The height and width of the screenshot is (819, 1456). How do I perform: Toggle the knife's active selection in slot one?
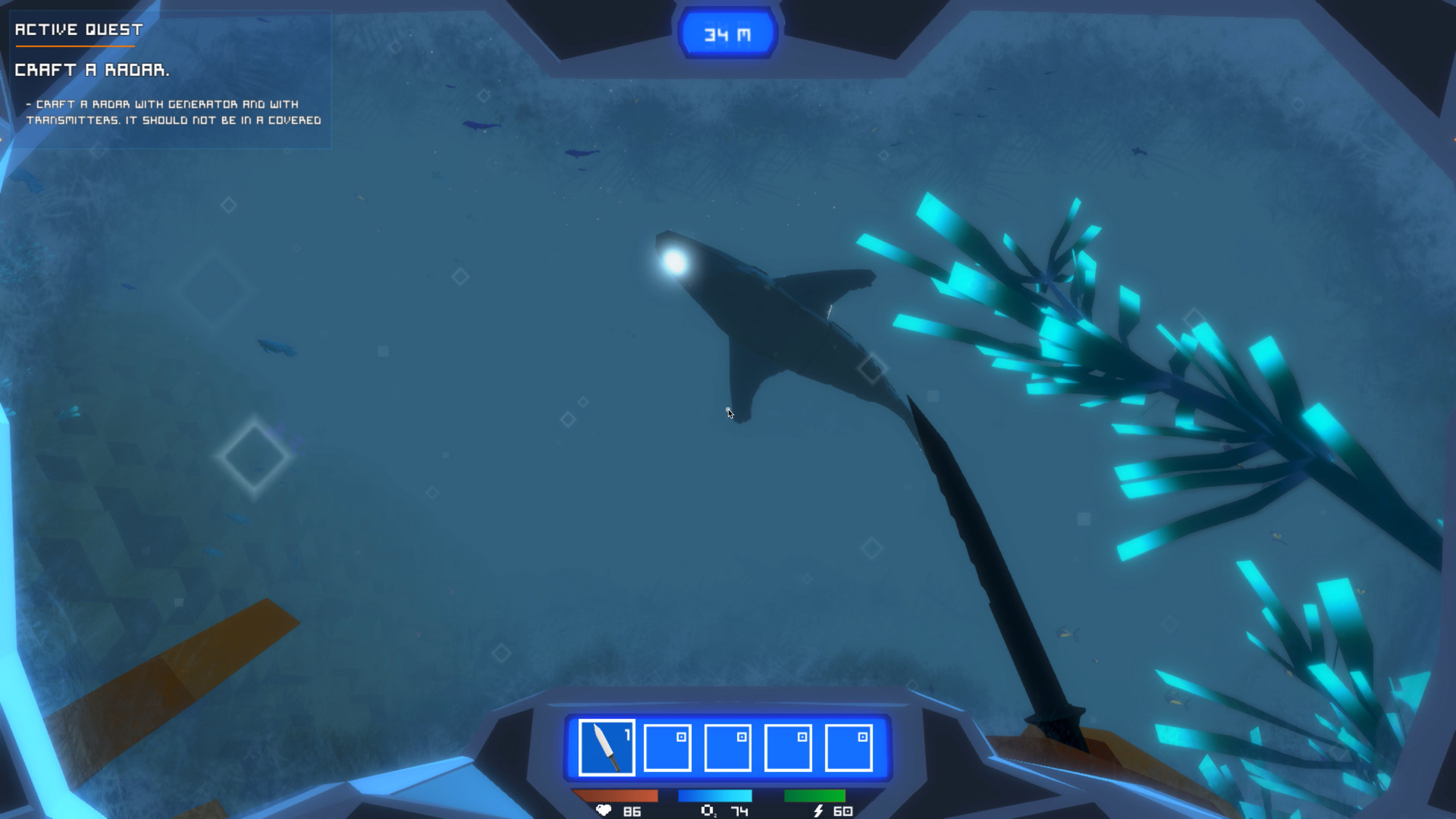pos(606,747)
